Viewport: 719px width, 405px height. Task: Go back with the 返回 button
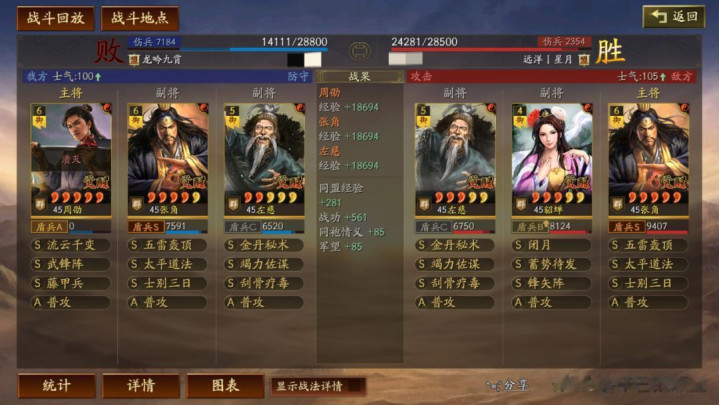(673, 17)
